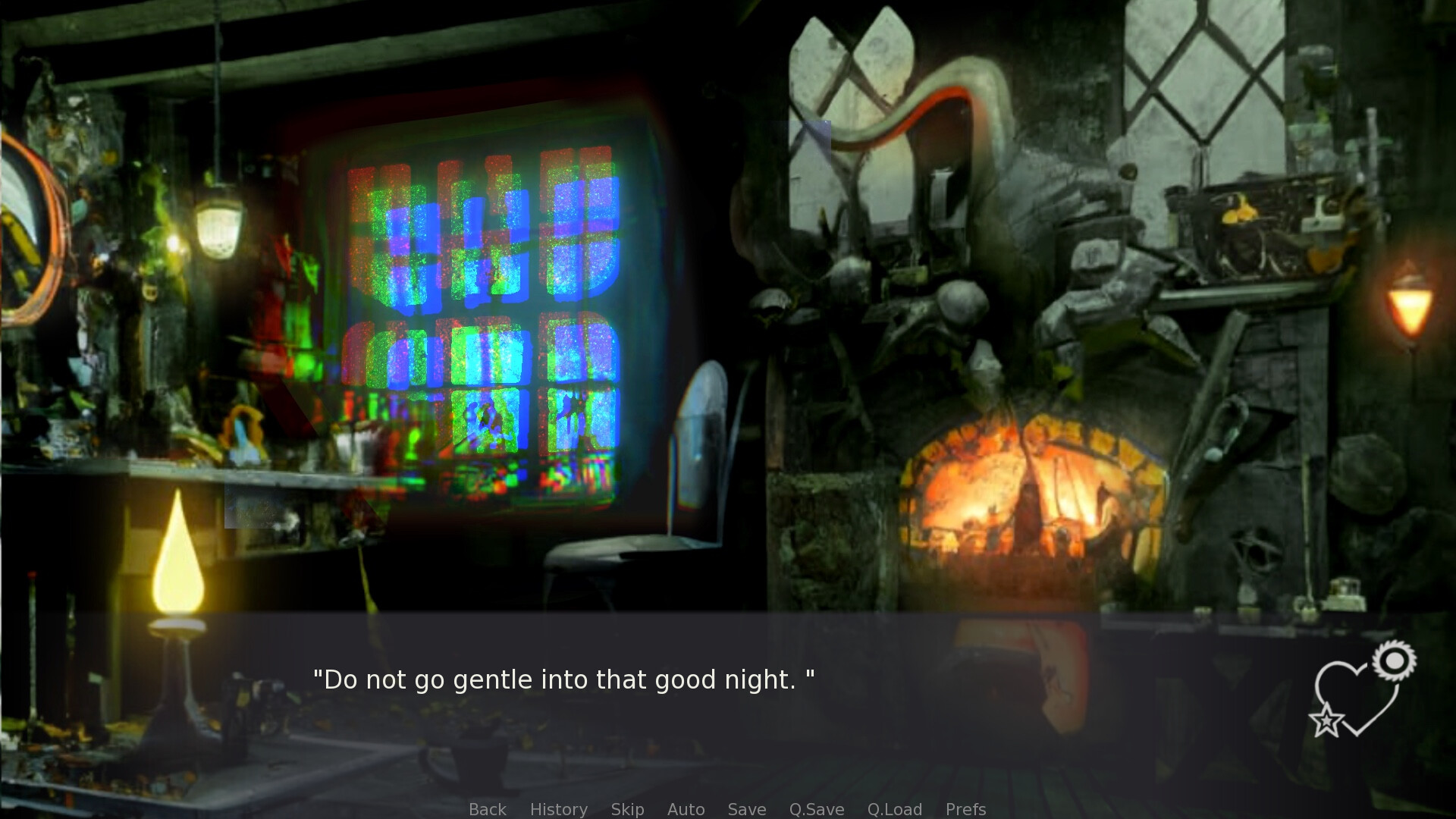
Task: Quick save with Q.Save
Action: [x=816, y=809]
